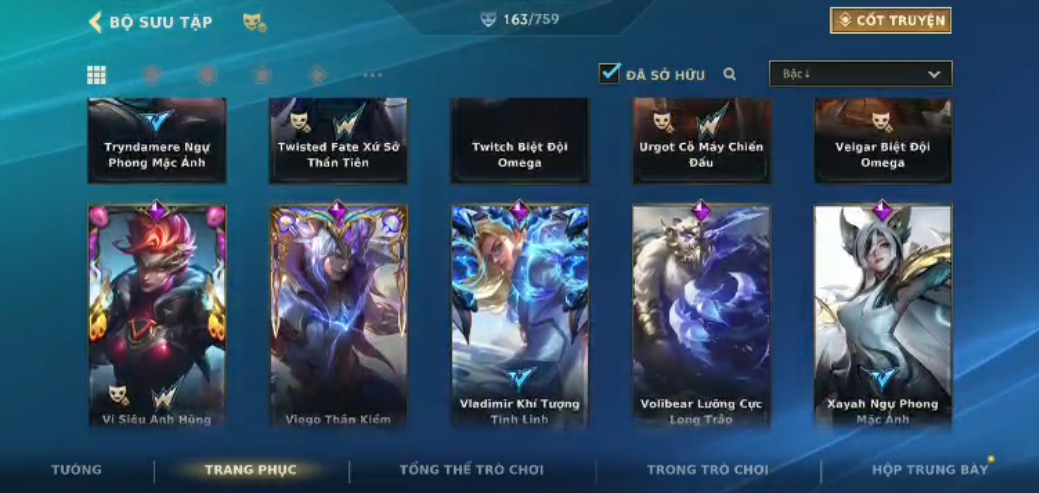Pick the Volibear Lưỡng Cực Long Trảo skin
The image size is (1039, 493).
point(701,315)
